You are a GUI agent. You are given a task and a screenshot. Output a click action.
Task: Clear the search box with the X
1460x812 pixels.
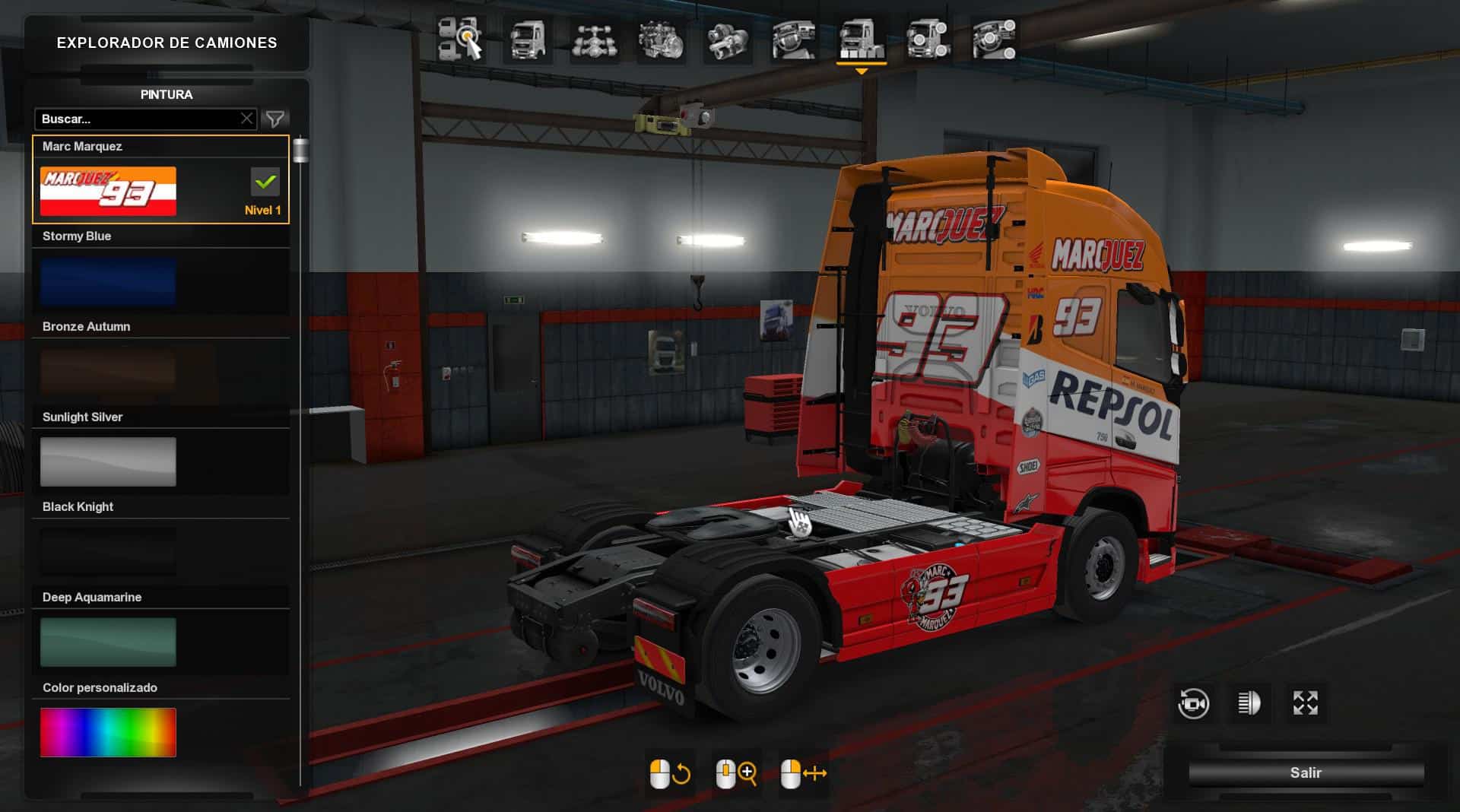tap(246, 119)
